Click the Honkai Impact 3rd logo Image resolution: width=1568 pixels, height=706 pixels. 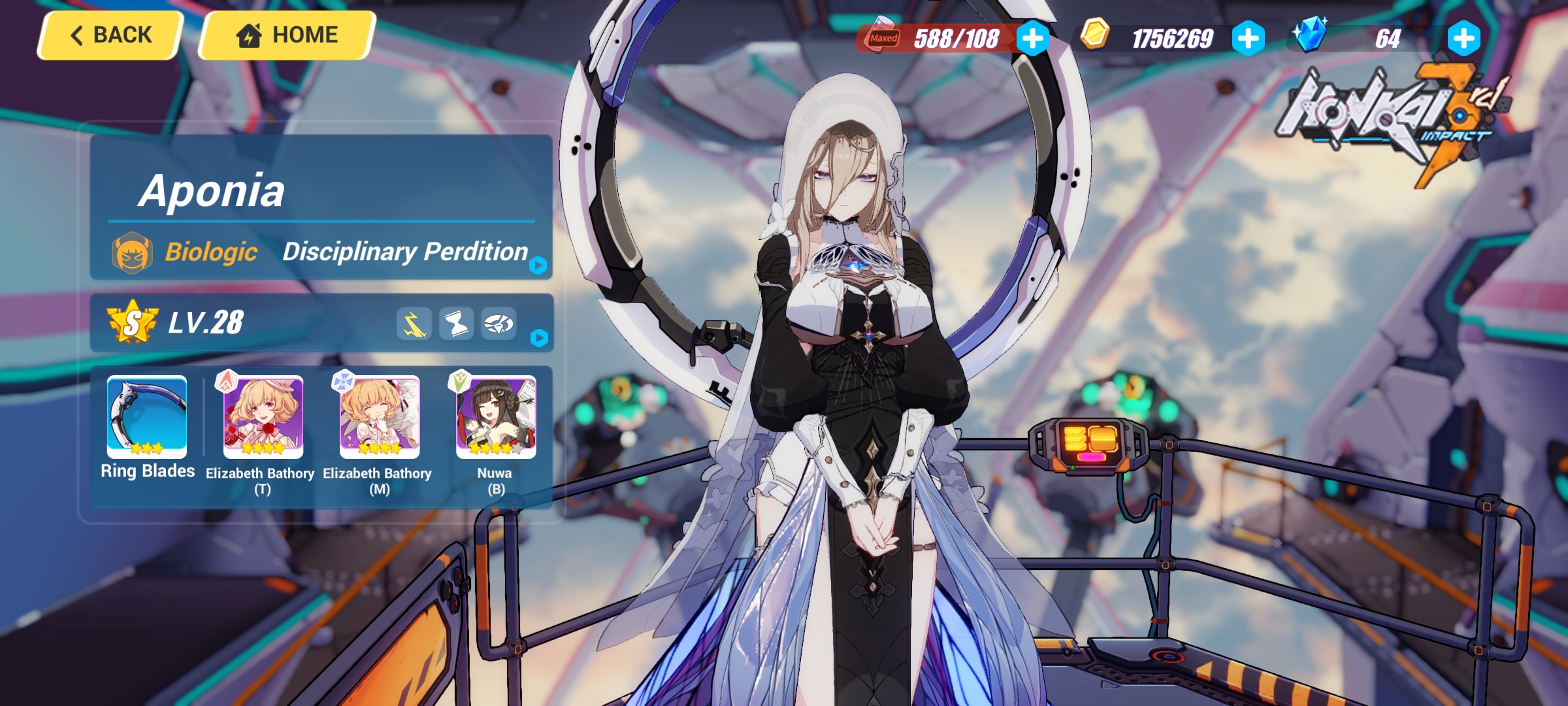coord(1382,114)
